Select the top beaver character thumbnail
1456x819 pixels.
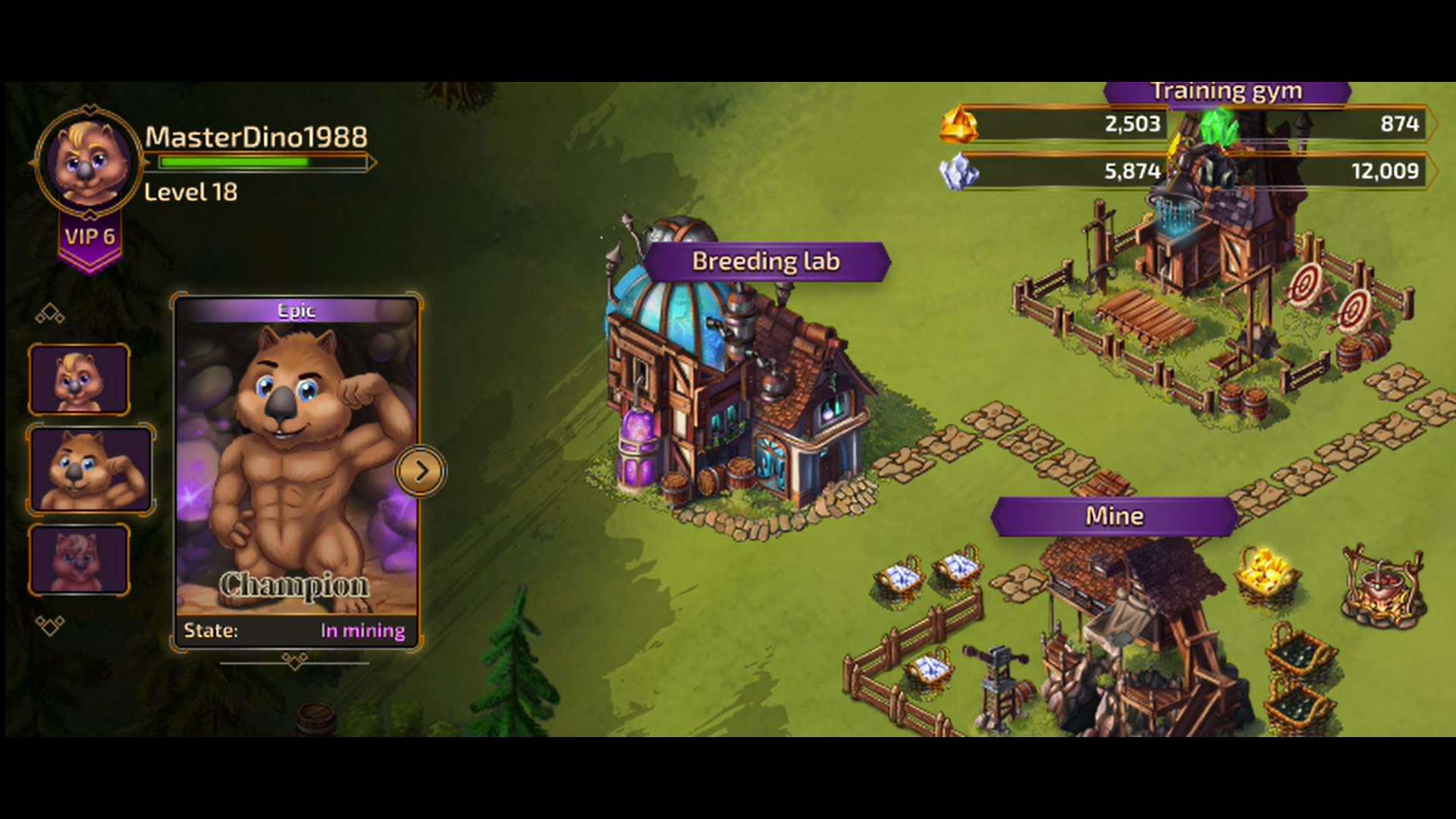(x=78, y=378)
